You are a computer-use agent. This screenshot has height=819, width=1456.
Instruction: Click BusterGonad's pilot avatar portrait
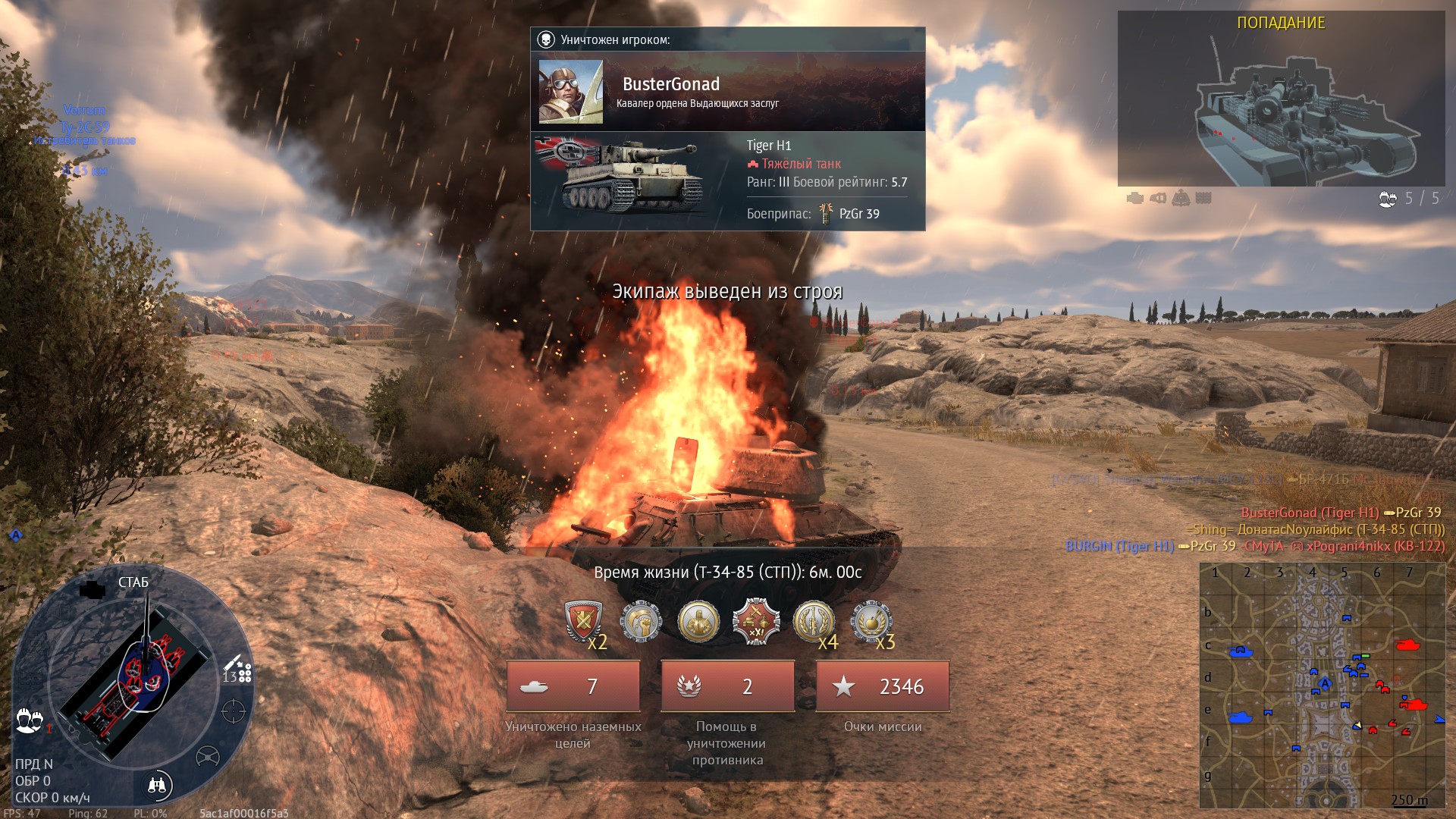pos(570,92)
